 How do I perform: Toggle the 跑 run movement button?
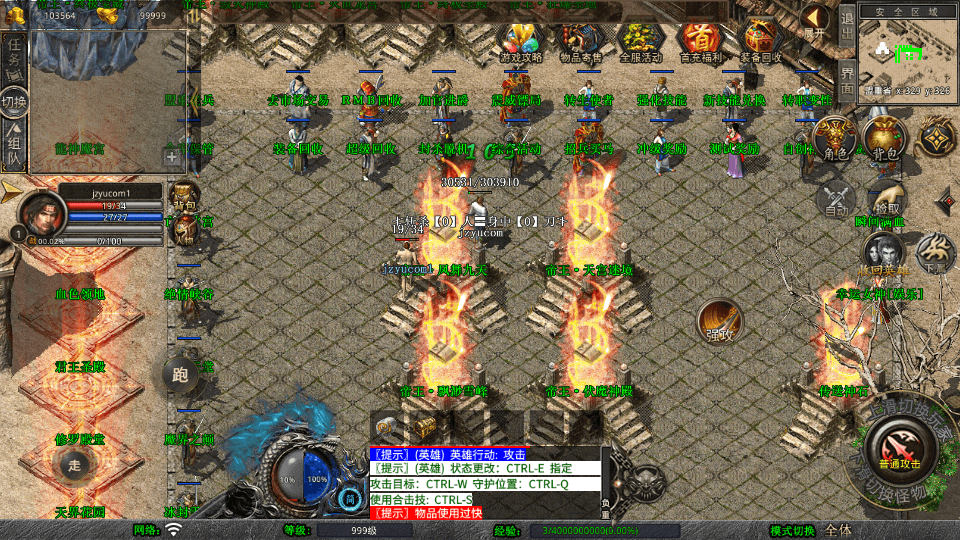tap(180, 375)
